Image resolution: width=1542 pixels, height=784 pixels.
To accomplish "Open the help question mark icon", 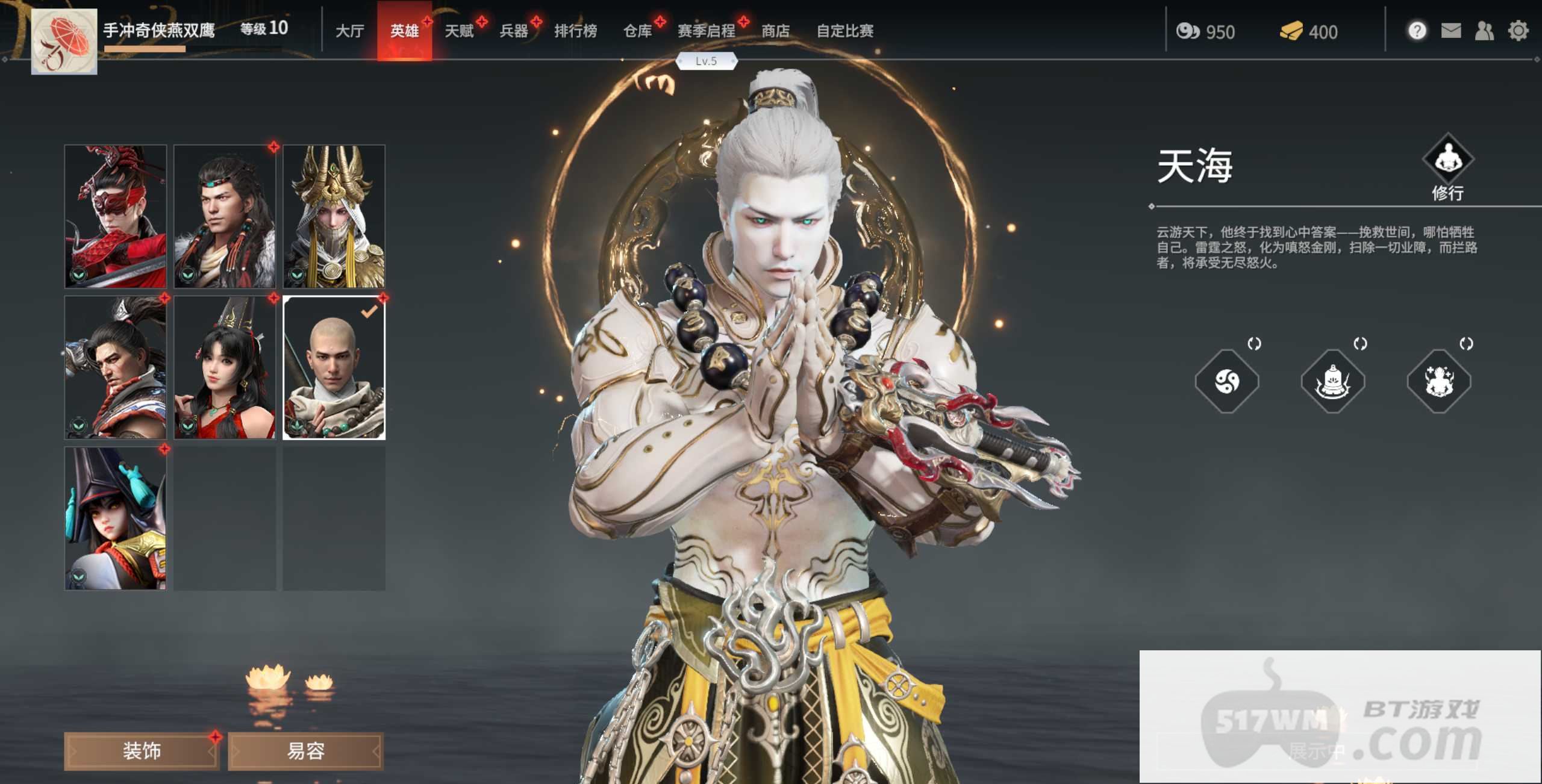I will [x=1417, y=30].
